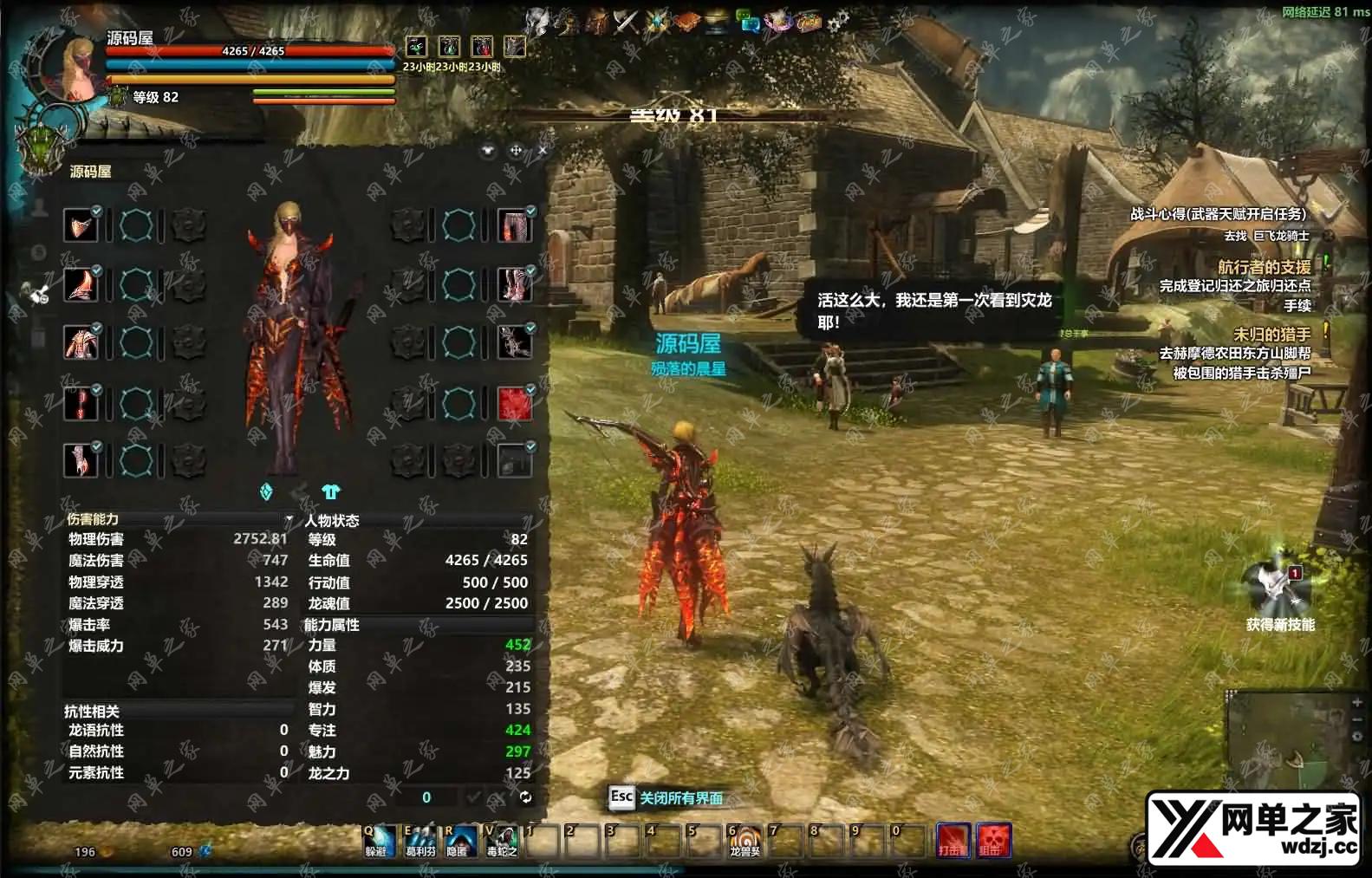Select the equipped chest armor slot

(81, 343)
